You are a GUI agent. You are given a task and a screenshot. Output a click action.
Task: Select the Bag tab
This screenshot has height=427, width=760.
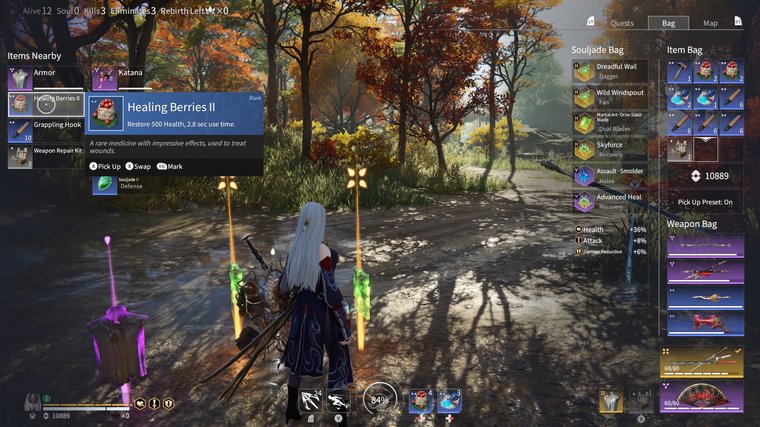pos(668,22)
